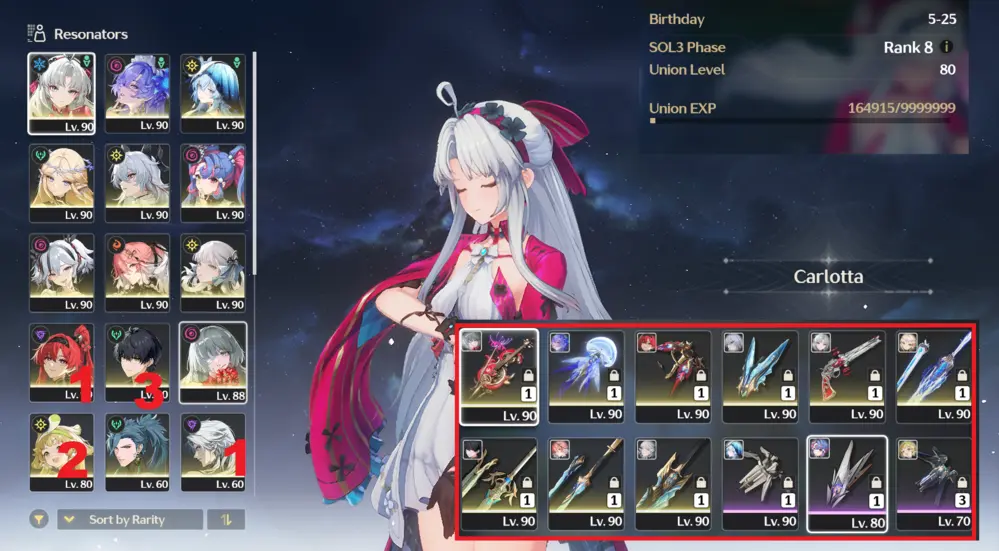
Task: Select Carlotta's portrait in the Resonators list
Action: [x=62, y=92]
